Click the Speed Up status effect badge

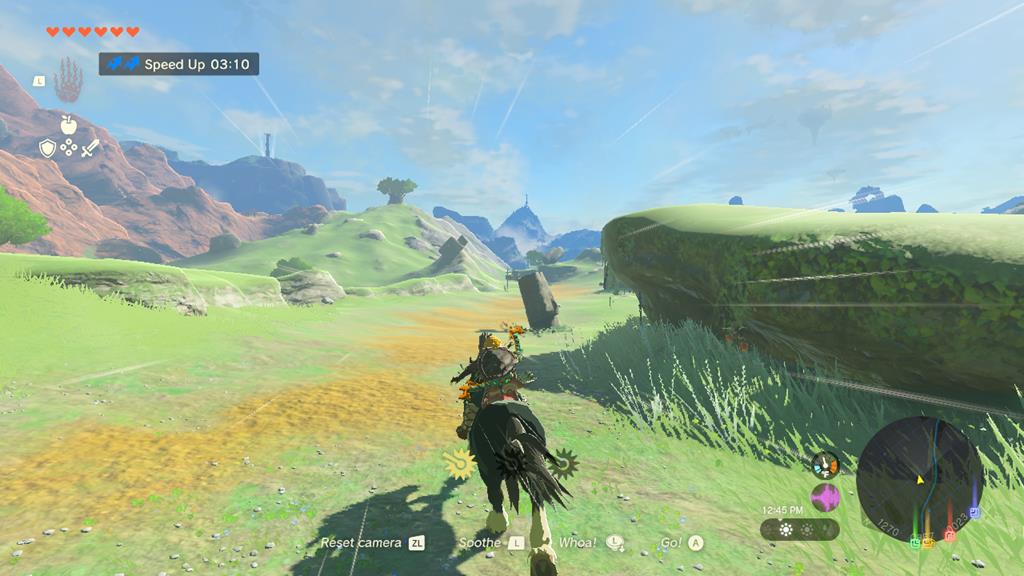tap(179, 64)
